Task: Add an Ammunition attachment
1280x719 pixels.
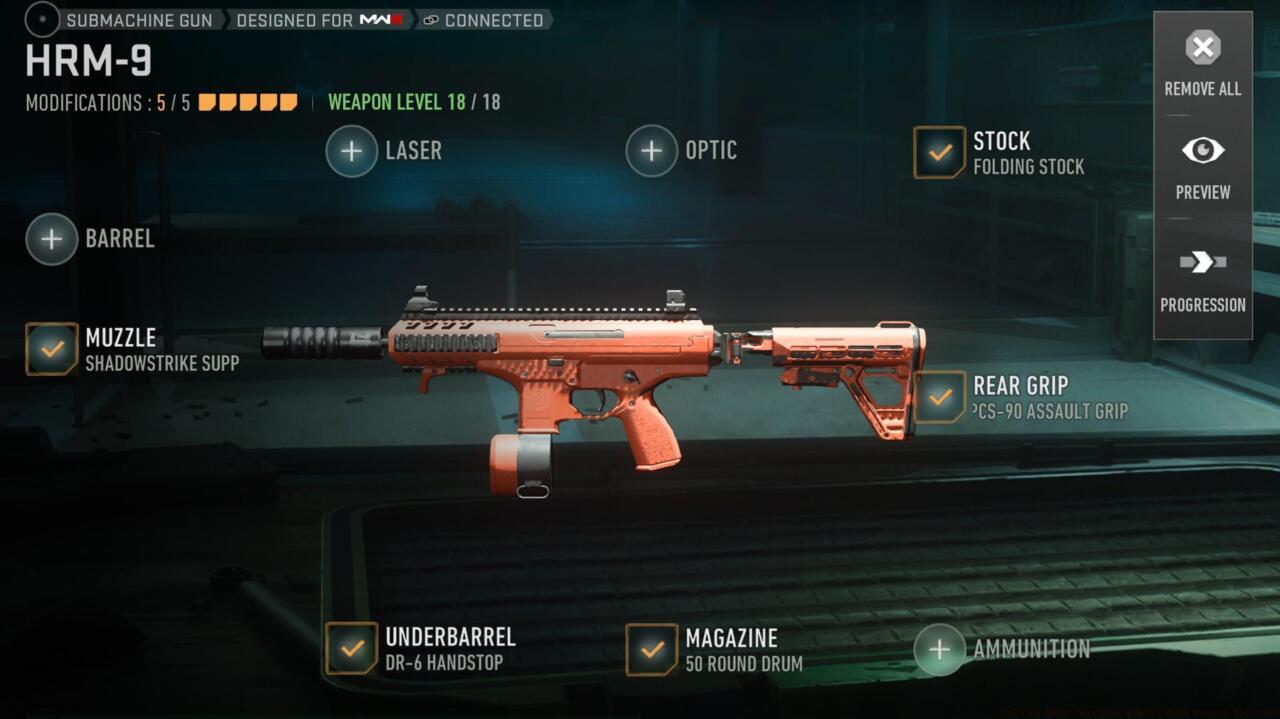Action: (940, 649)
